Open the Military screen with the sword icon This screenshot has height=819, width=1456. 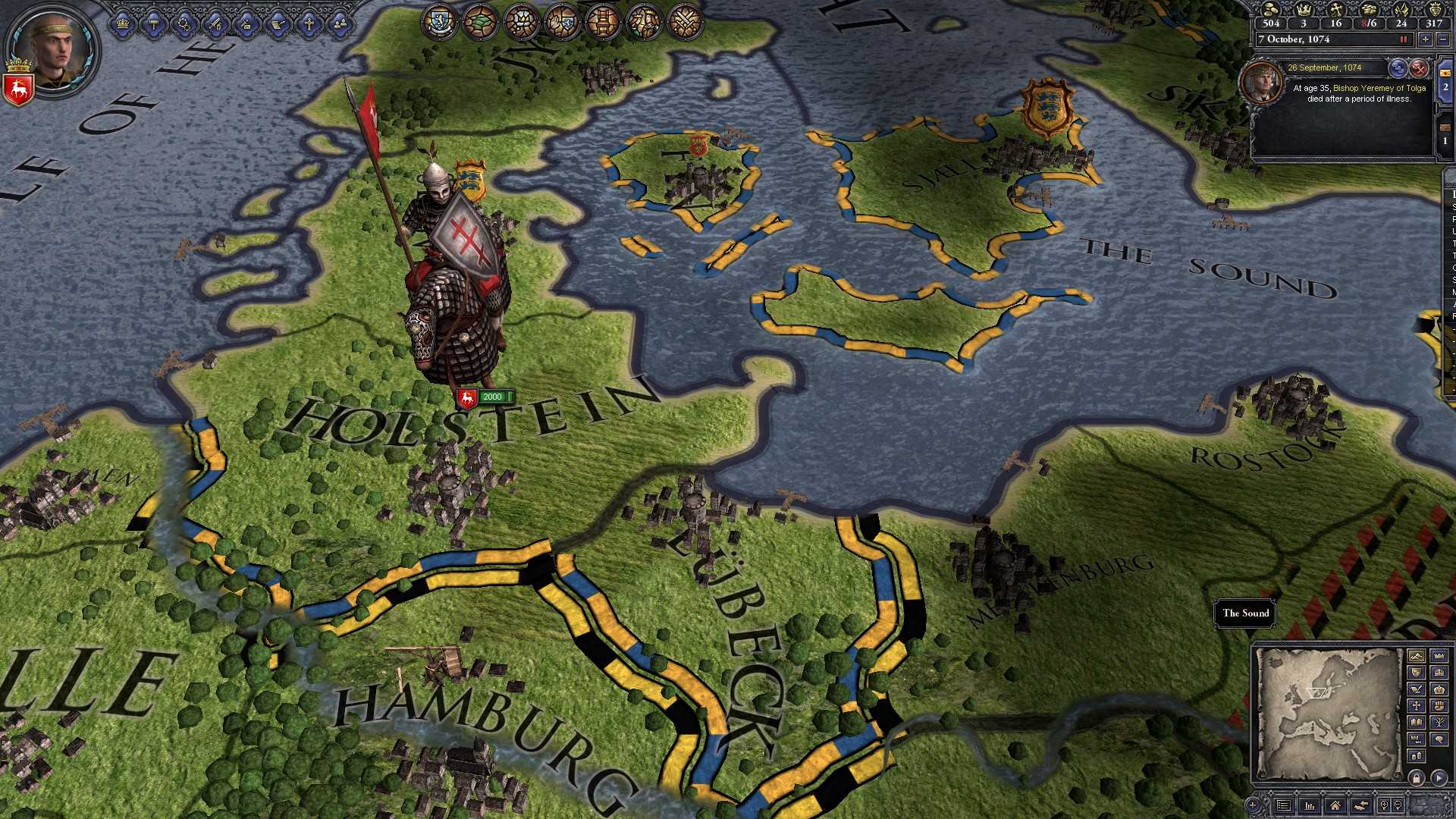[215, 24]
